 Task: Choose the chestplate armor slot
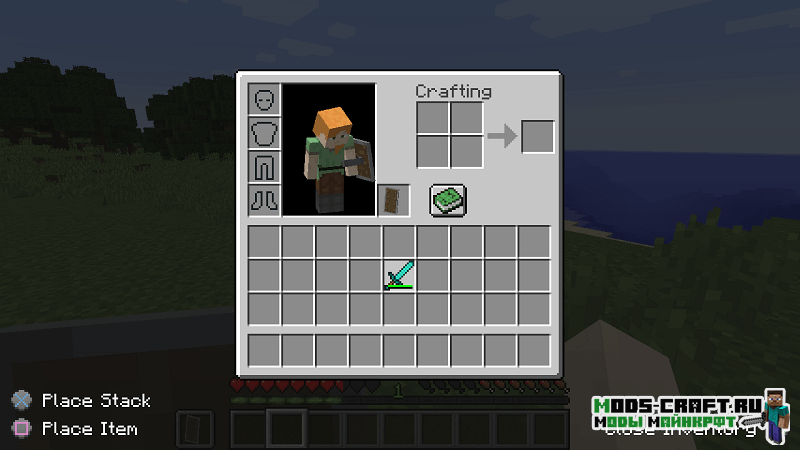264,133
